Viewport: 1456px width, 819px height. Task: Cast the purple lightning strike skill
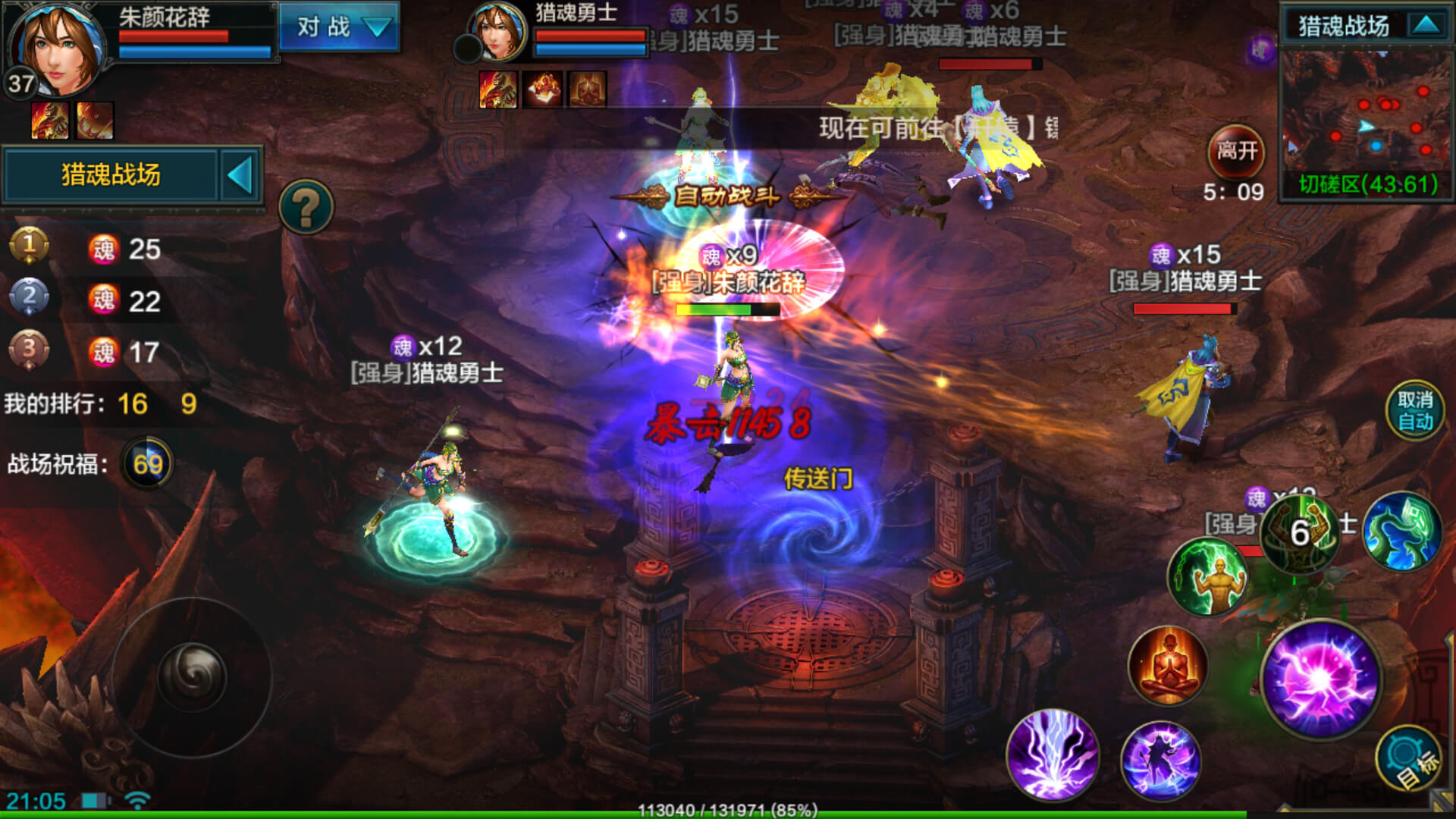tap(1053, 754)
